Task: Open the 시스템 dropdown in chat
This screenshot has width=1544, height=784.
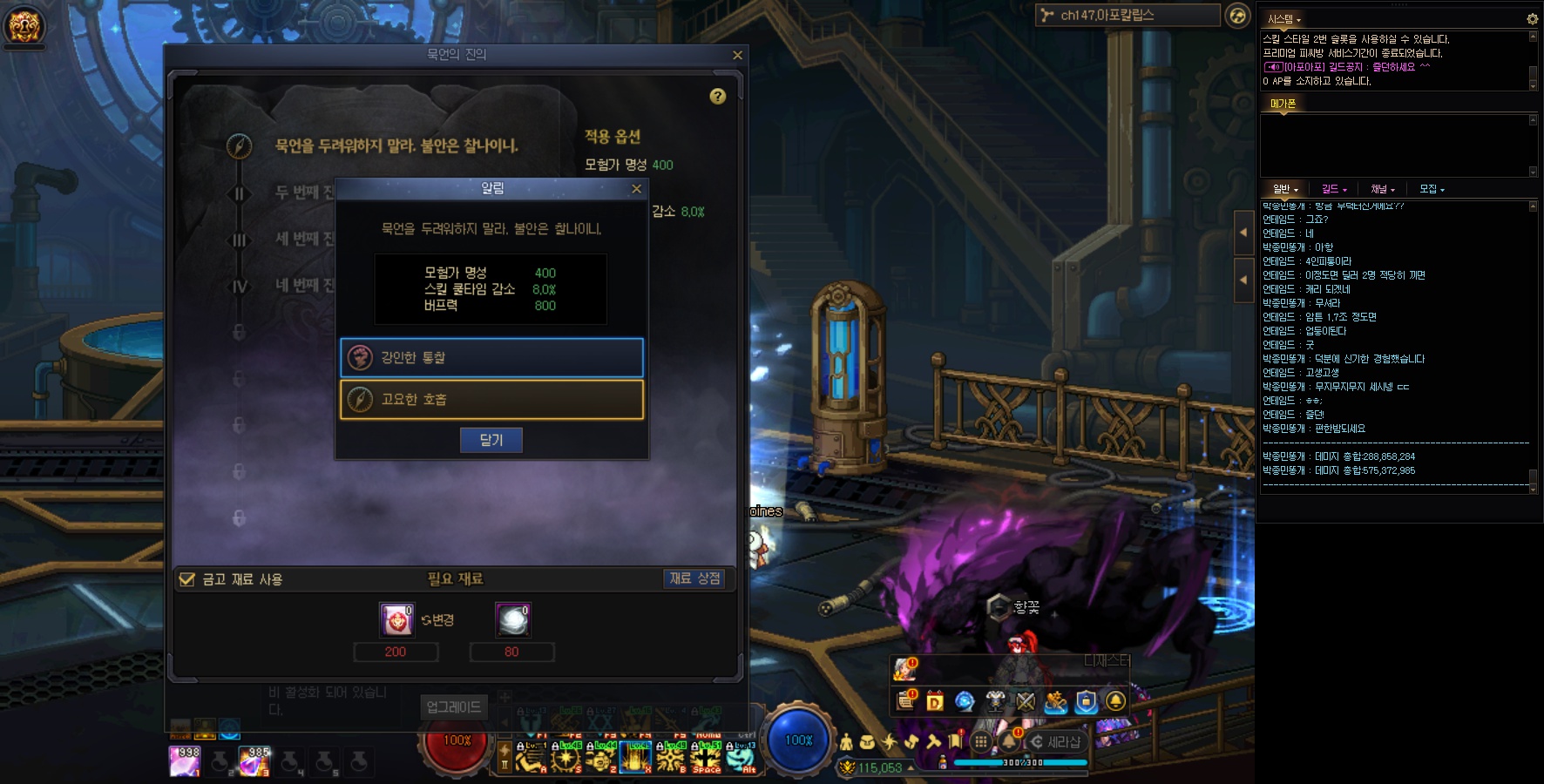Action: coord(1283,19)
